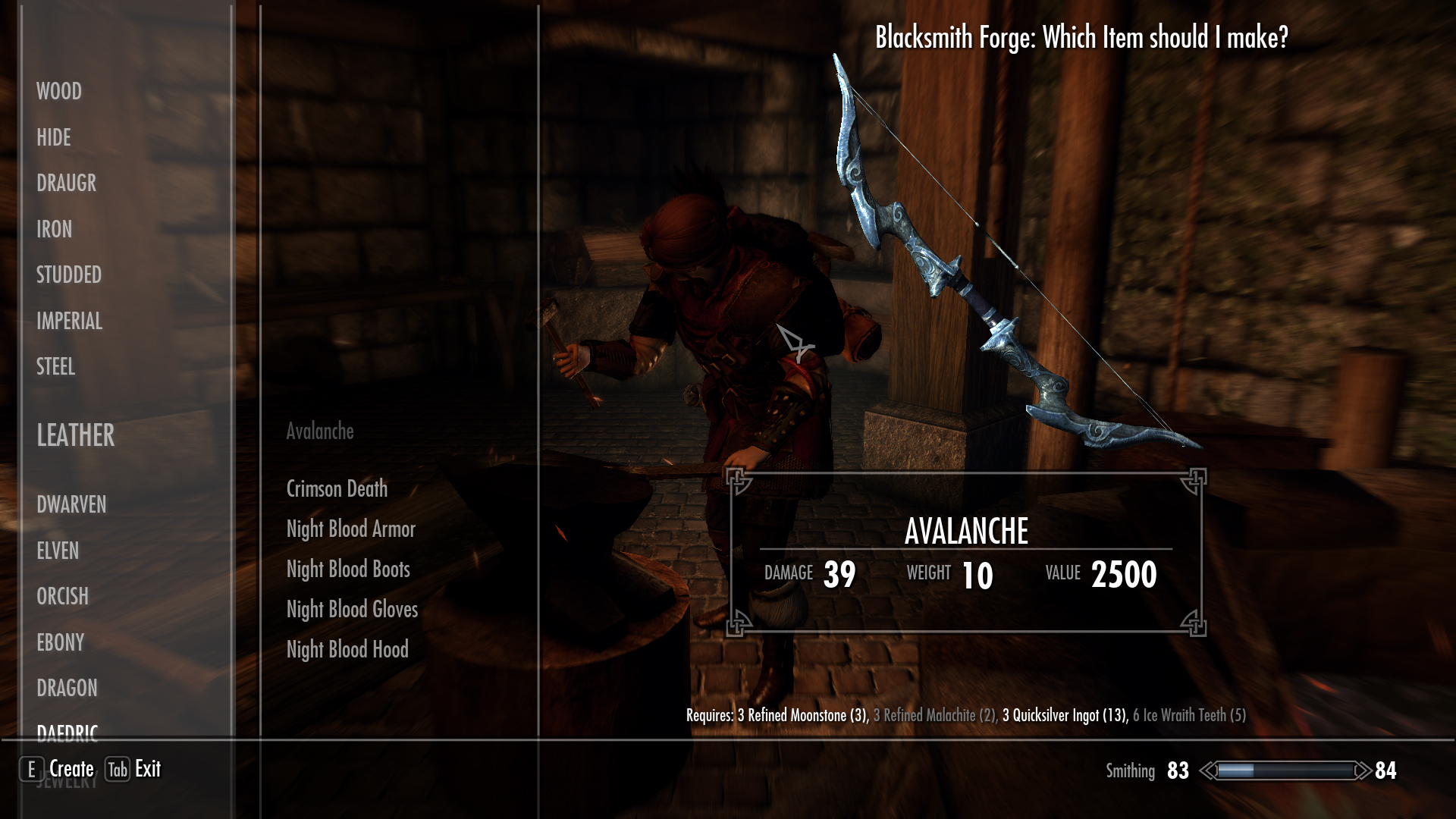
Task: Open the DWARVEN category
Action: tap(72, 504)
